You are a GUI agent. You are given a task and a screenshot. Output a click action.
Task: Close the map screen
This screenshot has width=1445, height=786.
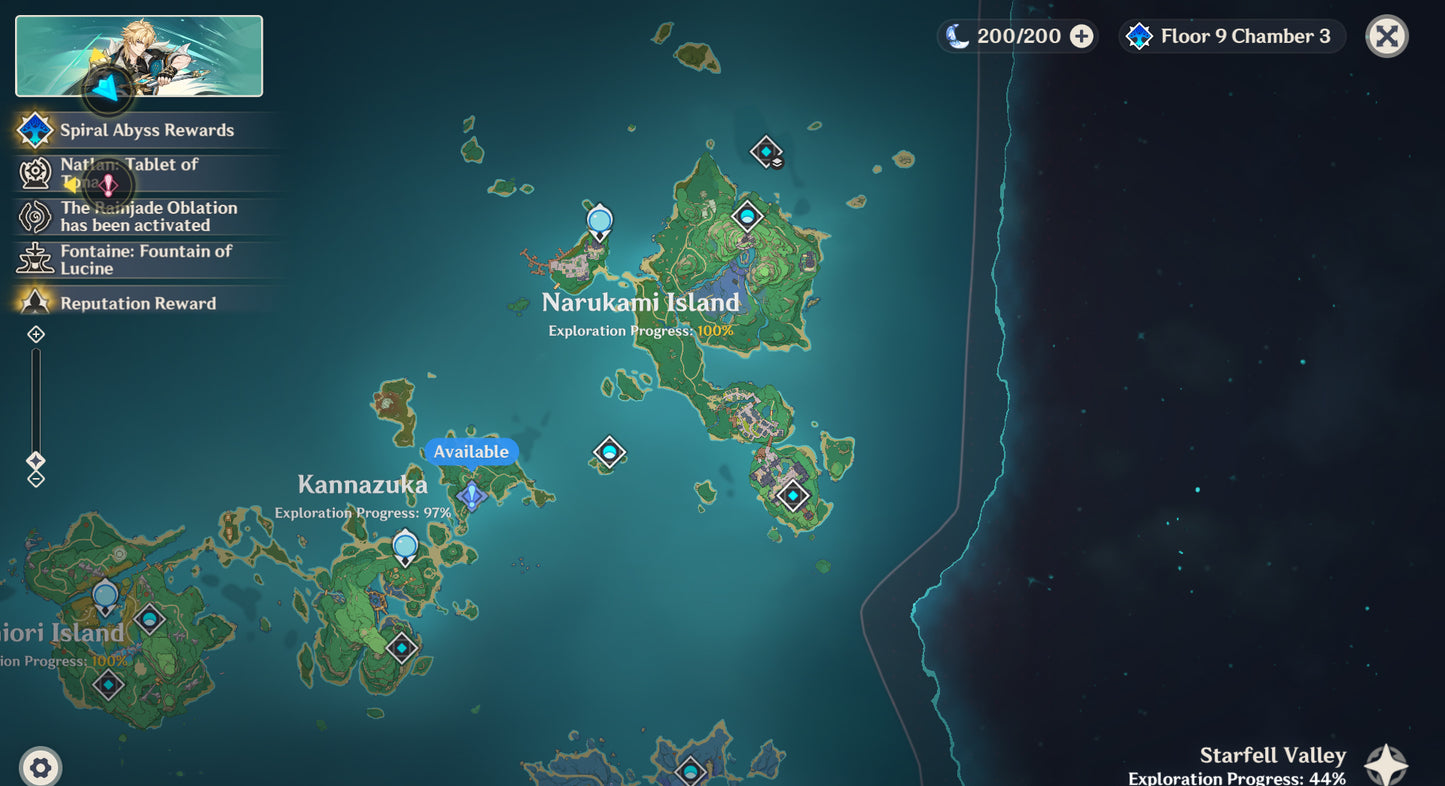click(1386, 37)
